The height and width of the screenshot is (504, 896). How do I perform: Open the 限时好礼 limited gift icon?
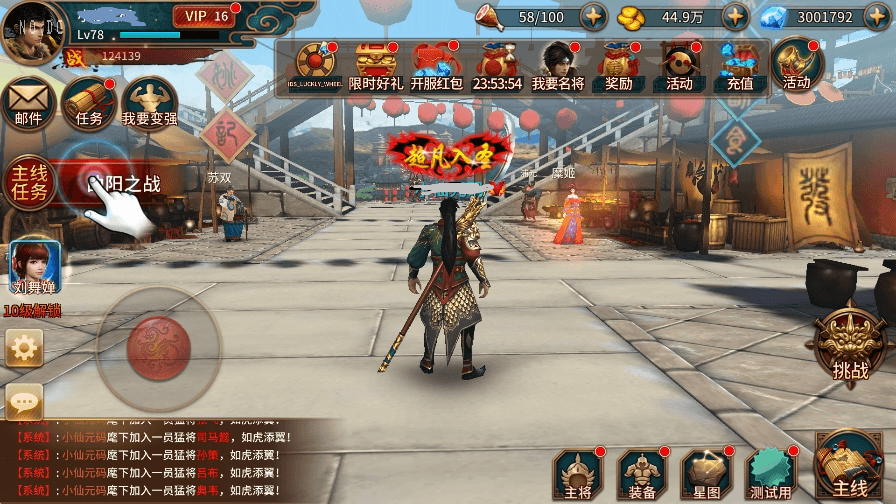[x=376, y=67]
